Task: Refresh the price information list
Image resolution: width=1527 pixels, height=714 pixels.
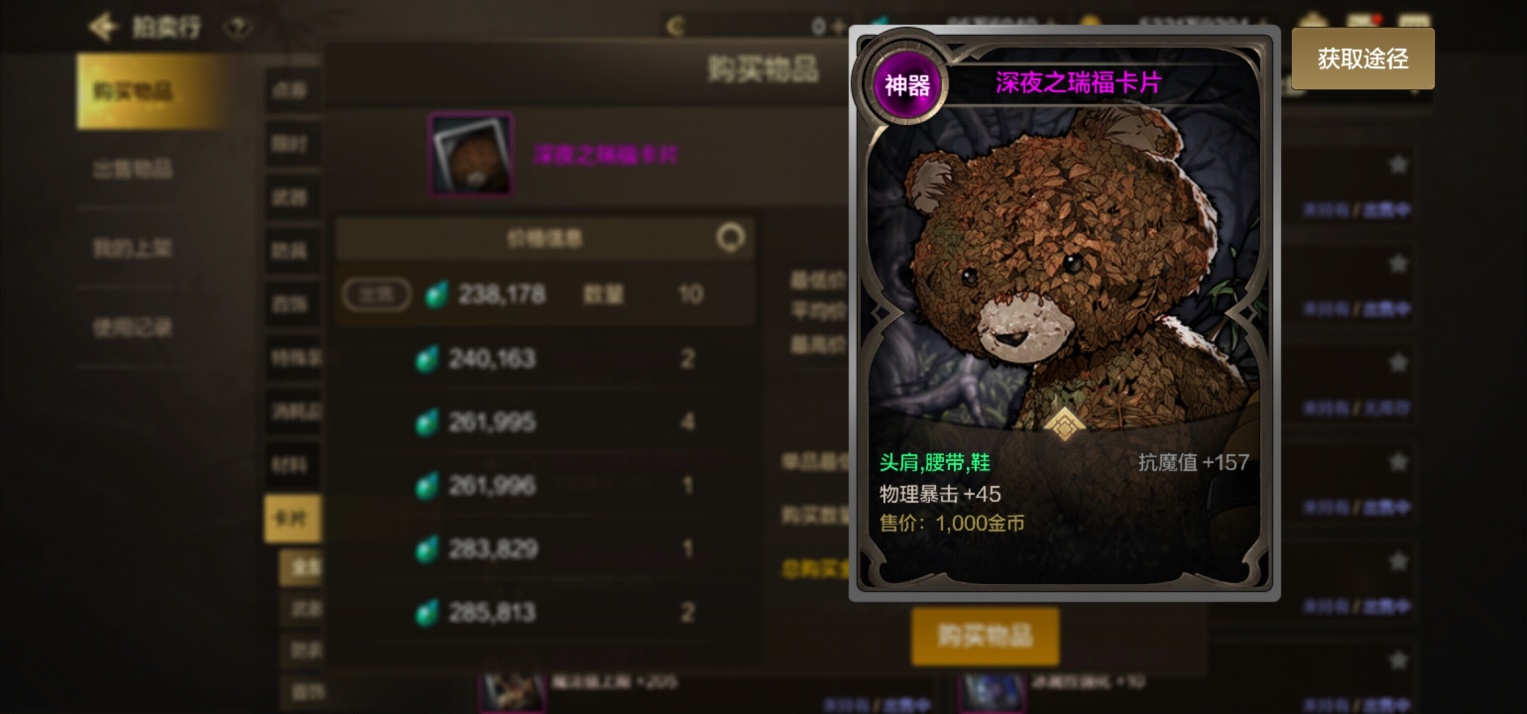Action: click(x=731, y=238)
